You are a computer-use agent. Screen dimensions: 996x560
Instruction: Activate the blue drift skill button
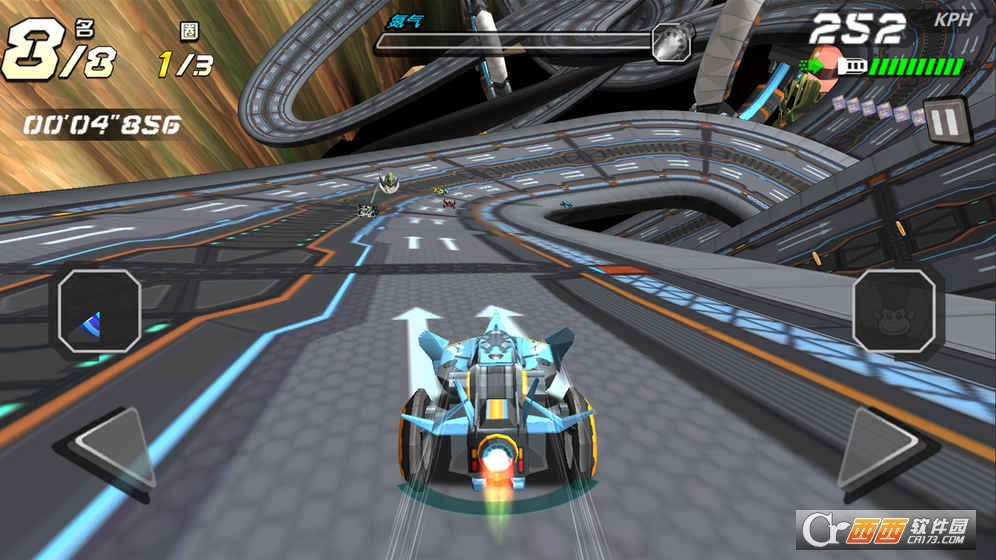point(98,312)
